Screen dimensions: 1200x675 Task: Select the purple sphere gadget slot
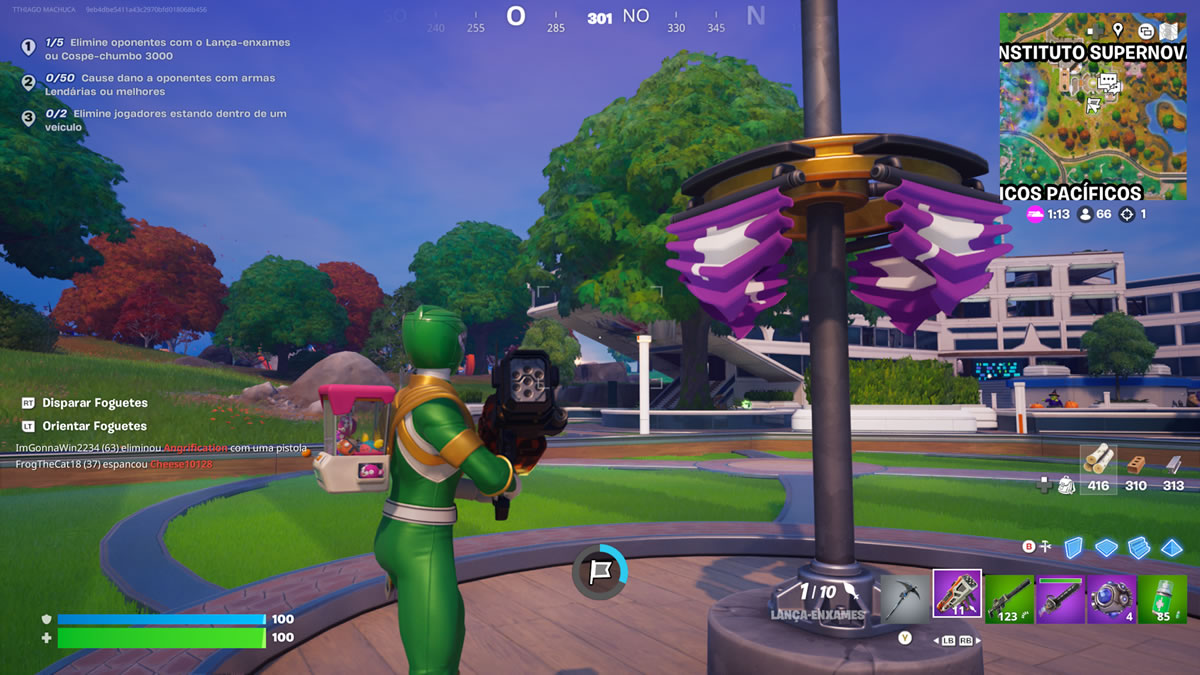[x=1110, y=598]
